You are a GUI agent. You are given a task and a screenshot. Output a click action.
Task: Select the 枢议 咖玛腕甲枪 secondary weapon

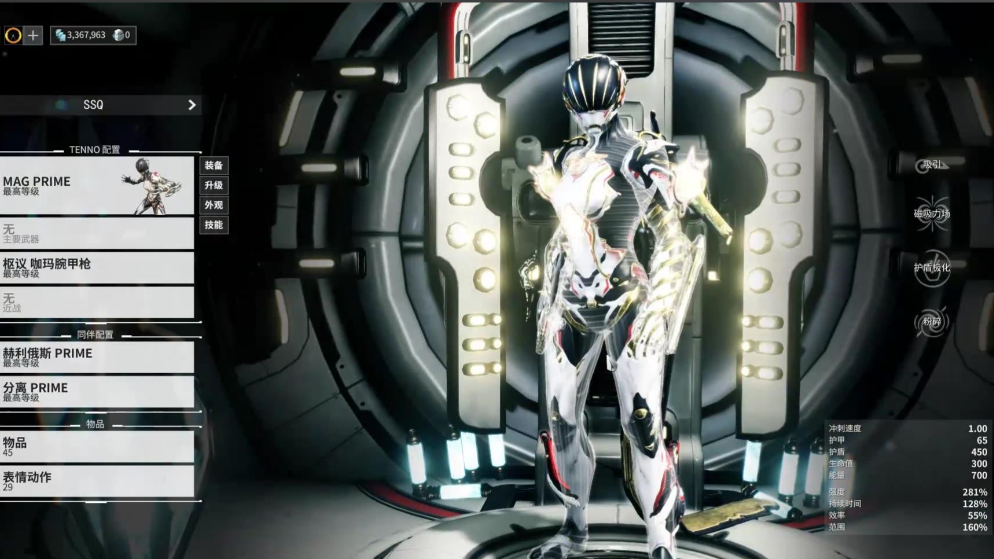point(97,267)
